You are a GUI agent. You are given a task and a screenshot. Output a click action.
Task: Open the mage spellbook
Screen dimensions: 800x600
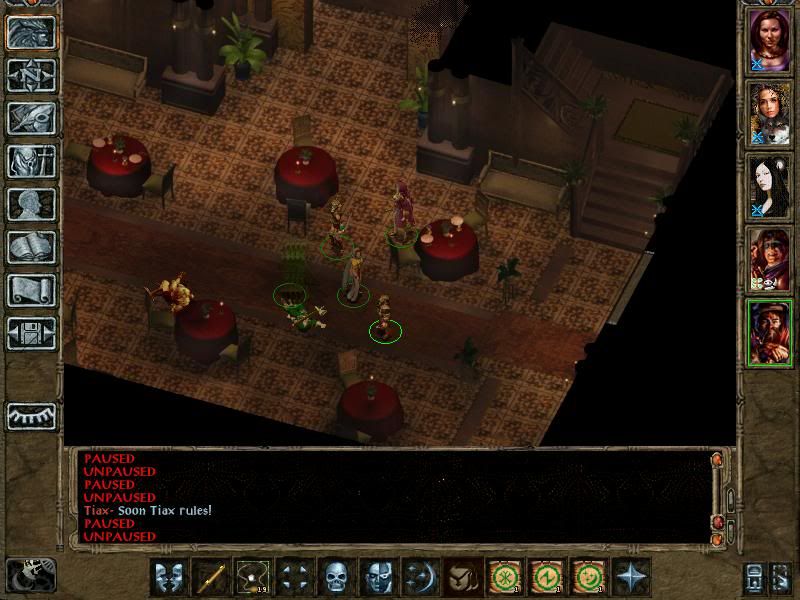31,247
